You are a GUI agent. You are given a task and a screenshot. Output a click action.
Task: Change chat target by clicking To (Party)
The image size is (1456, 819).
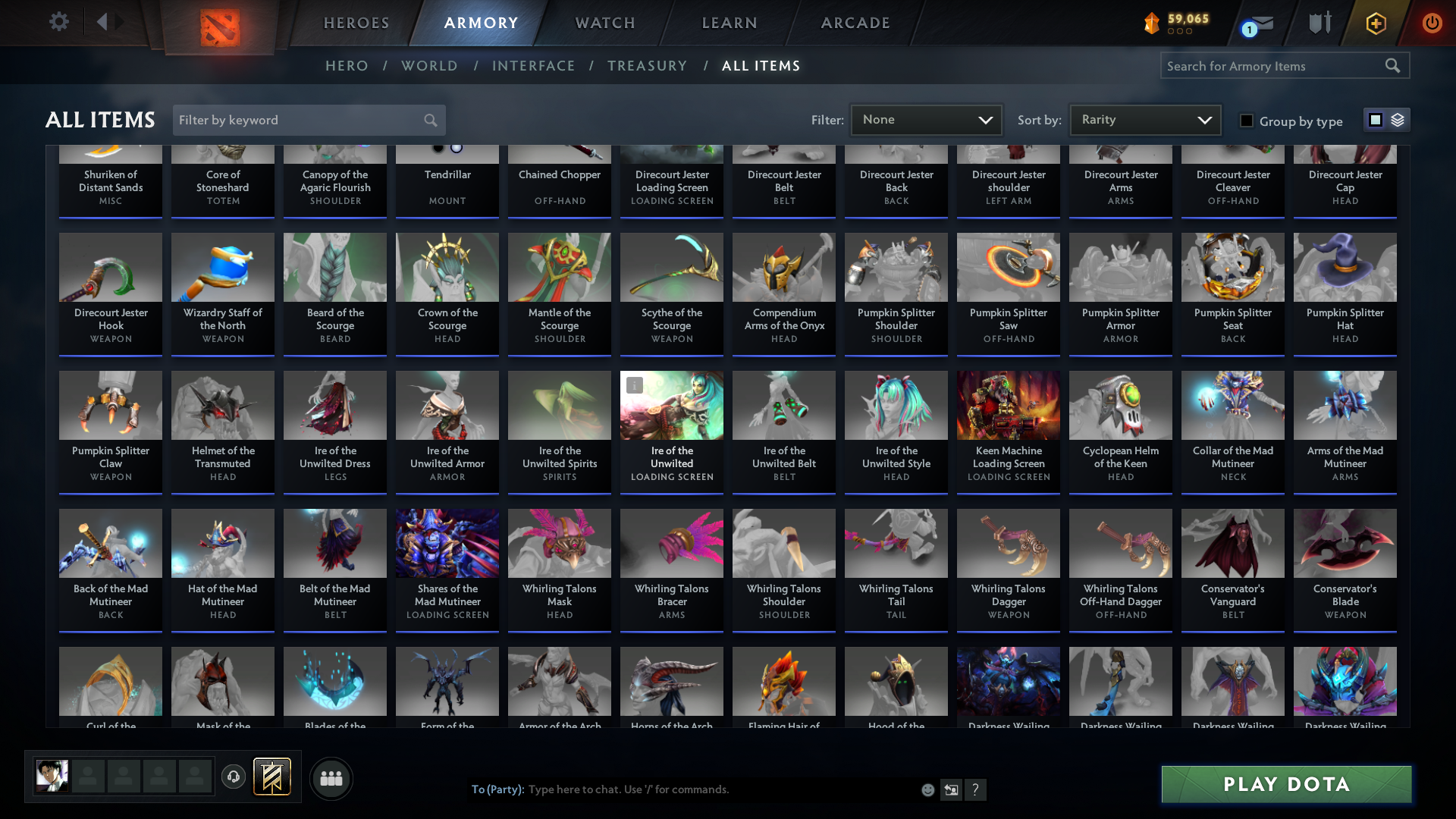[496, 789]
